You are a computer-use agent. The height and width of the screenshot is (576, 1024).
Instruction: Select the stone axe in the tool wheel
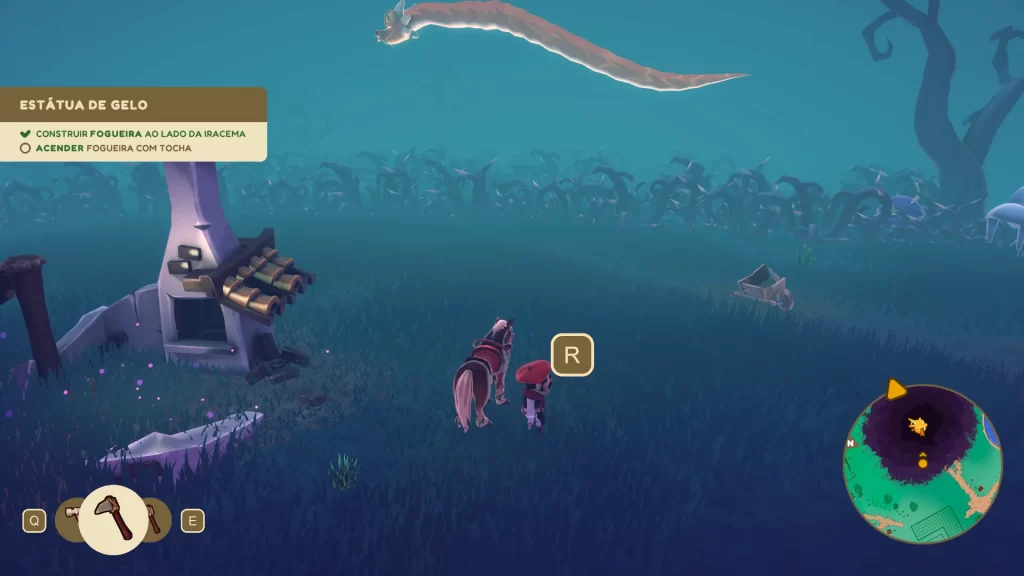click(x=112, y=519)
